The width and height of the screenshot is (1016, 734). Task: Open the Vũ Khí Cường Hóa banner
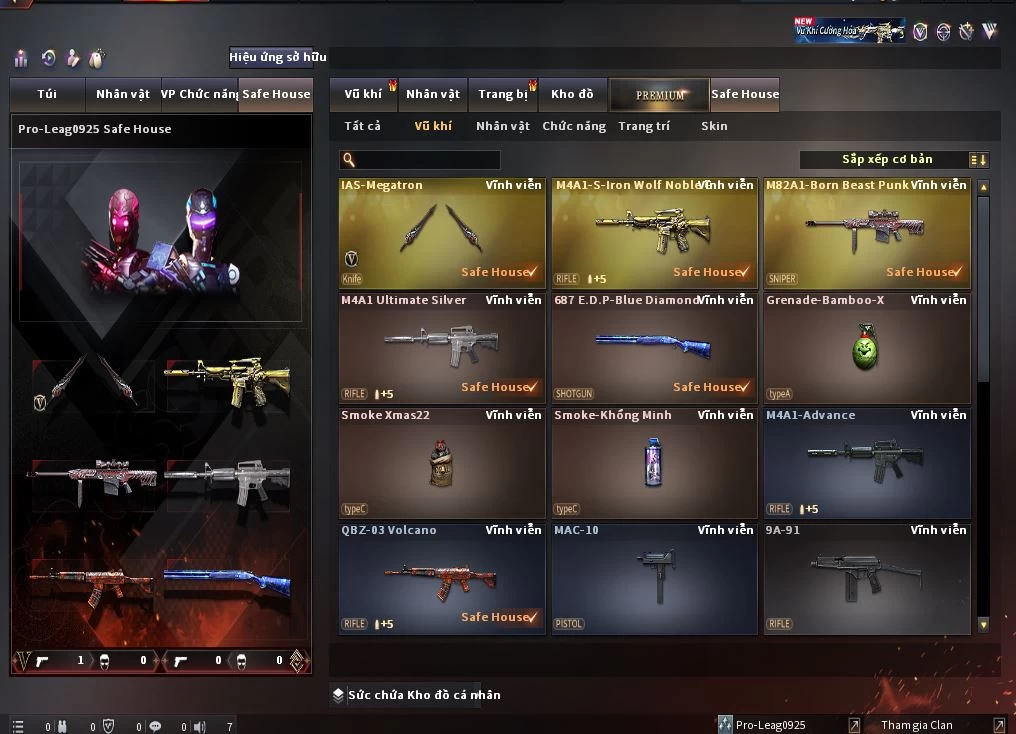click(x=849, y=31)
